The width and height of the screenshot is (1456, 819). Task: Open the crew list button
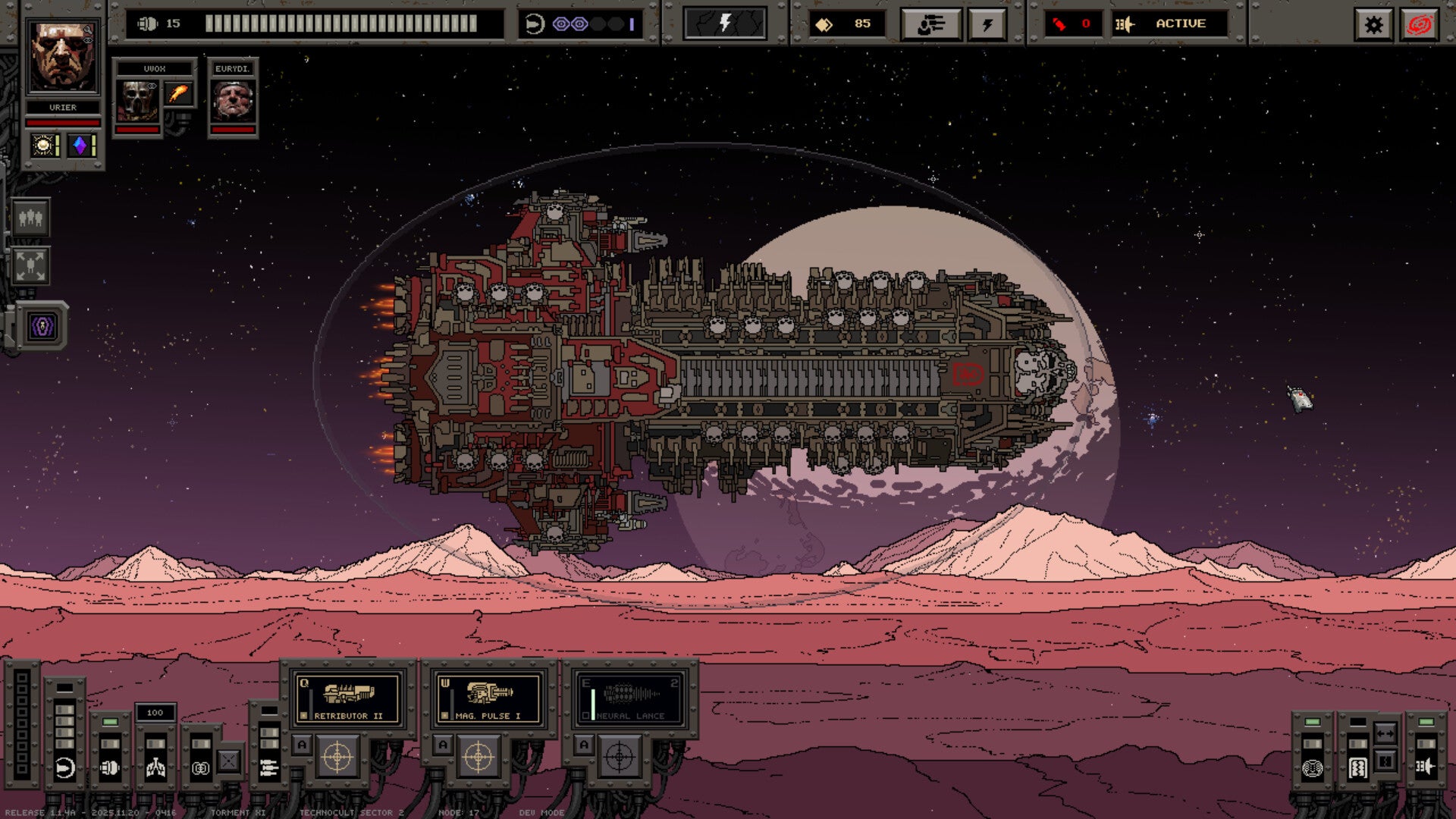(31, 218)
